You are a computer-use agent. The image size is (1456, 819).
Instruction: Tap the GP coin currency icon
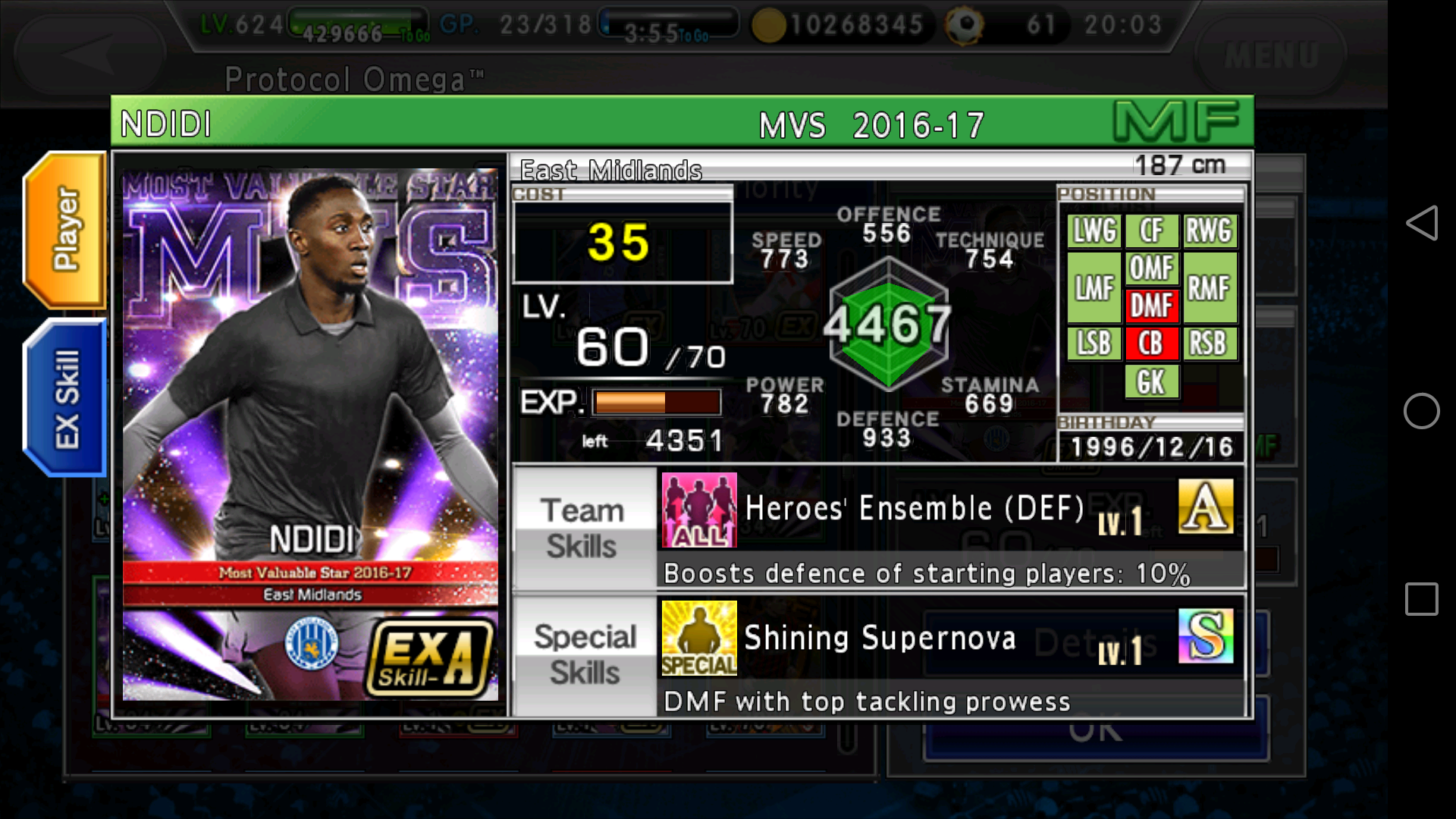click(x=769, y=25)
